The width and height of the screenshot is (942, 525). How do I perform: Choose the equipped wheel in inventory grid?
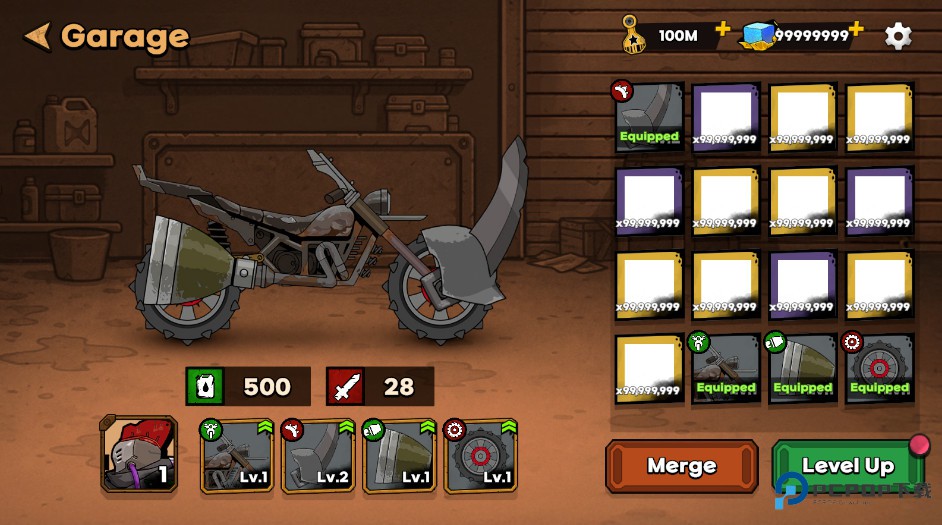[879, 368]
